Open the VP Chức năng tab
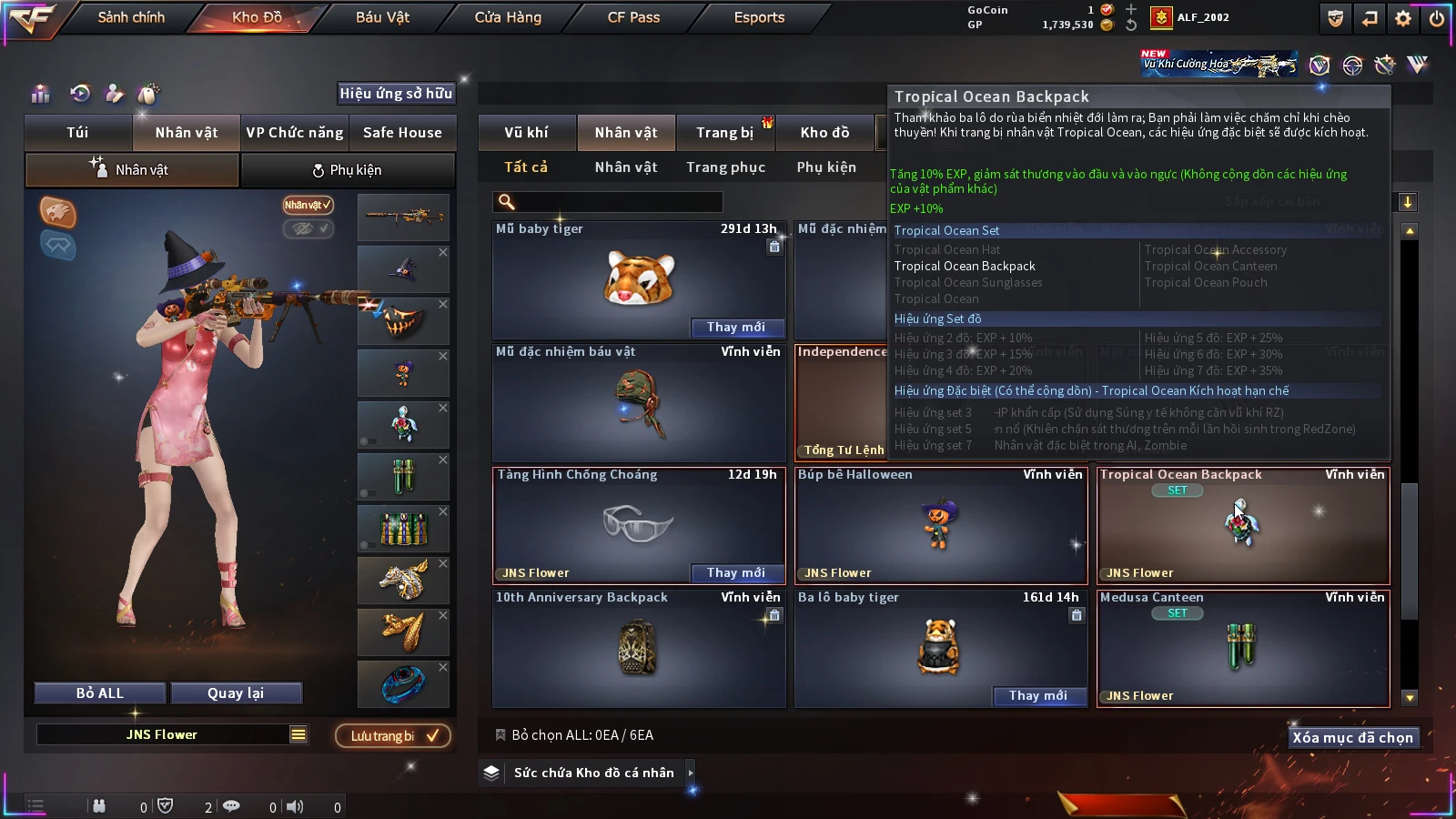1456x819 pixels. [295, 133]
